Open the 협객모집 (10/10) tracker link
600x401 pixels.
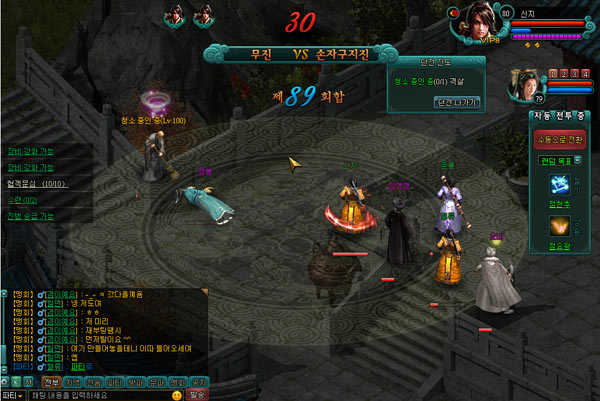(37, 184)
